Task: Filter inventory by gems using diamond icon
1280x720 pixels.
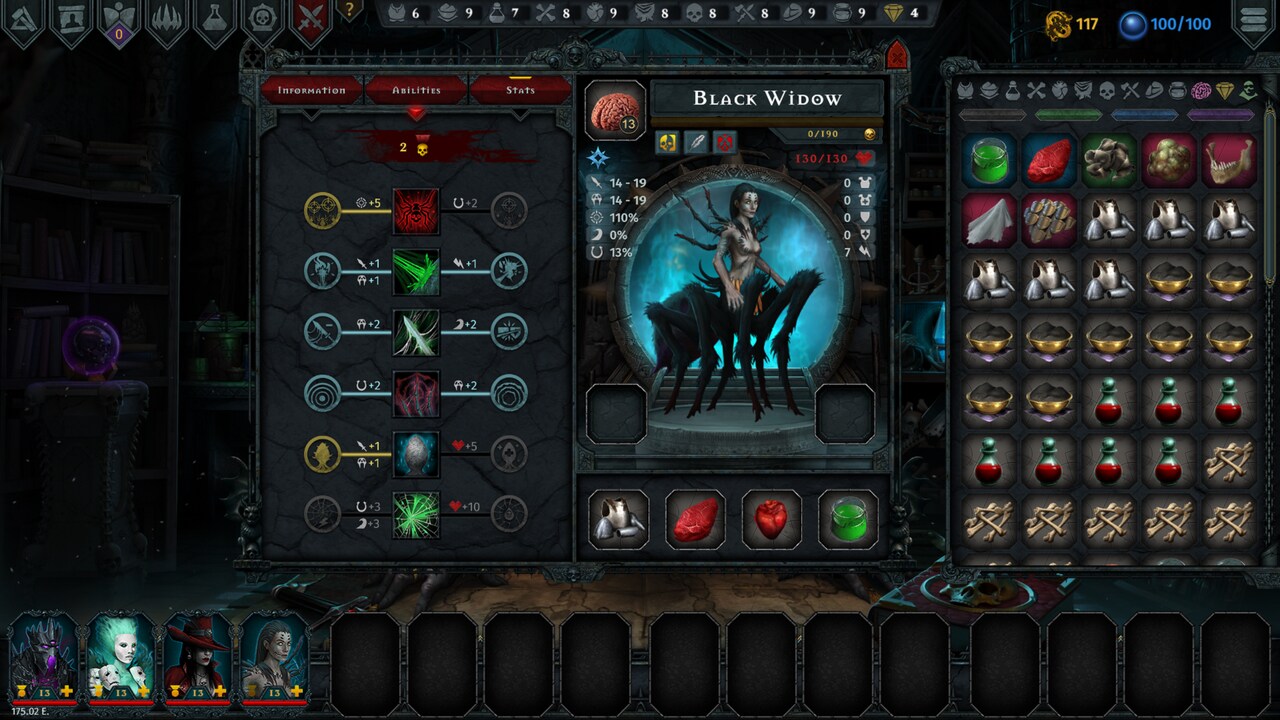Action: pos(1227,92)
